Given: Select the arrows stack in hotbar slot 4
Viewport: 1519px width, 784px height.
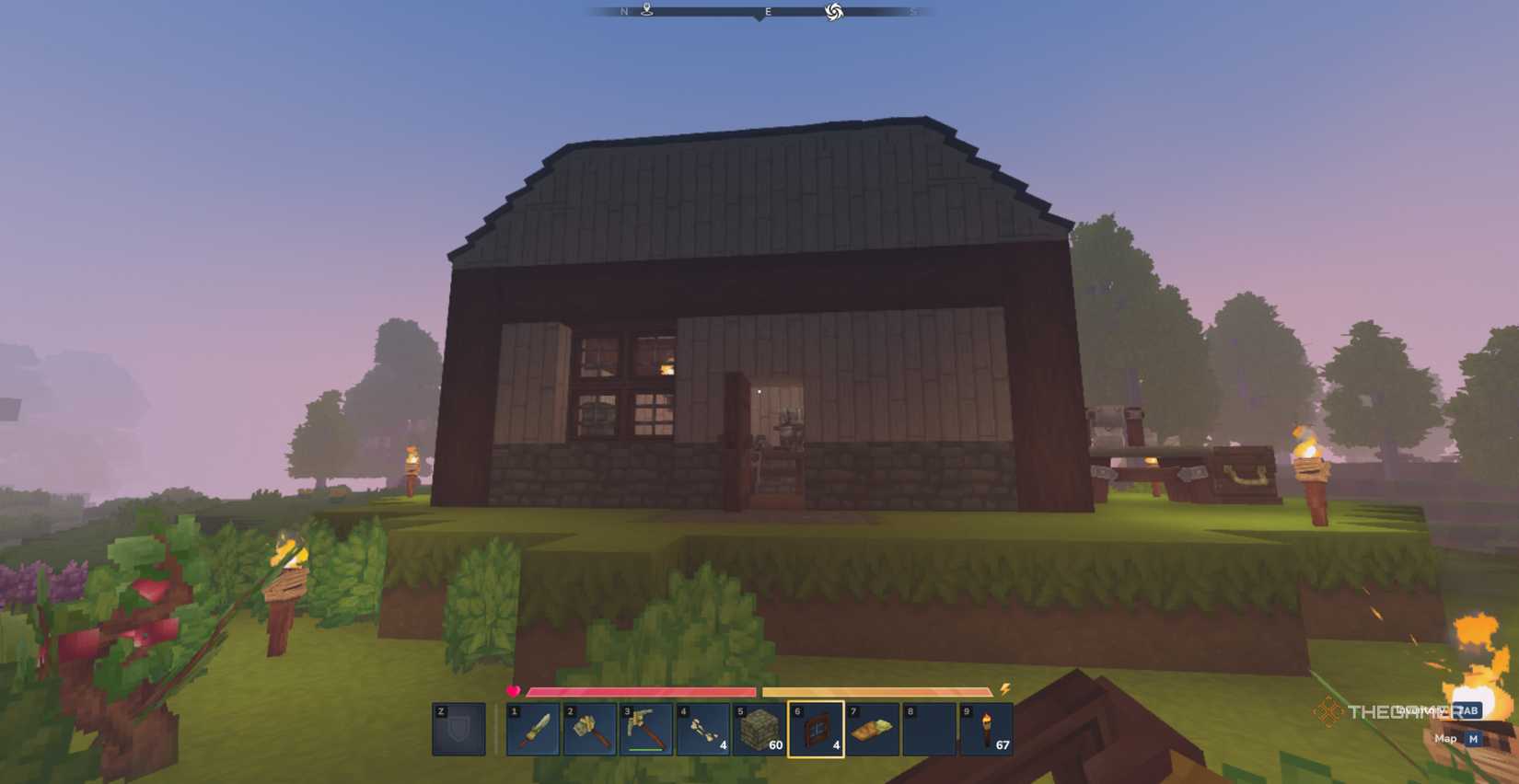Looking at the screenshot, I should (x=703, y=730).
